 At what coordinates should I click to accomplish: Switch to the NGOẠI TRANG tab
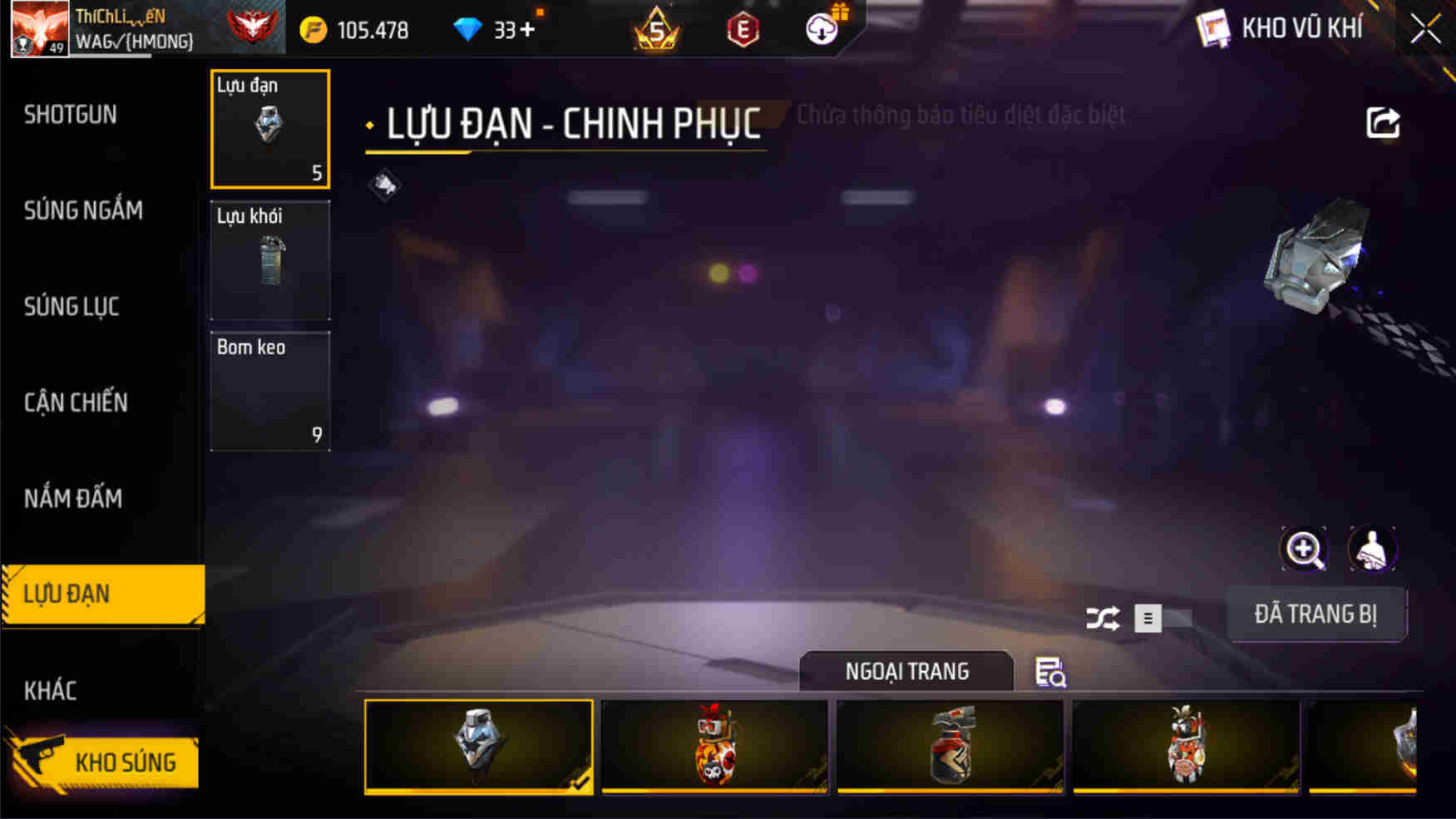(906, 670)
